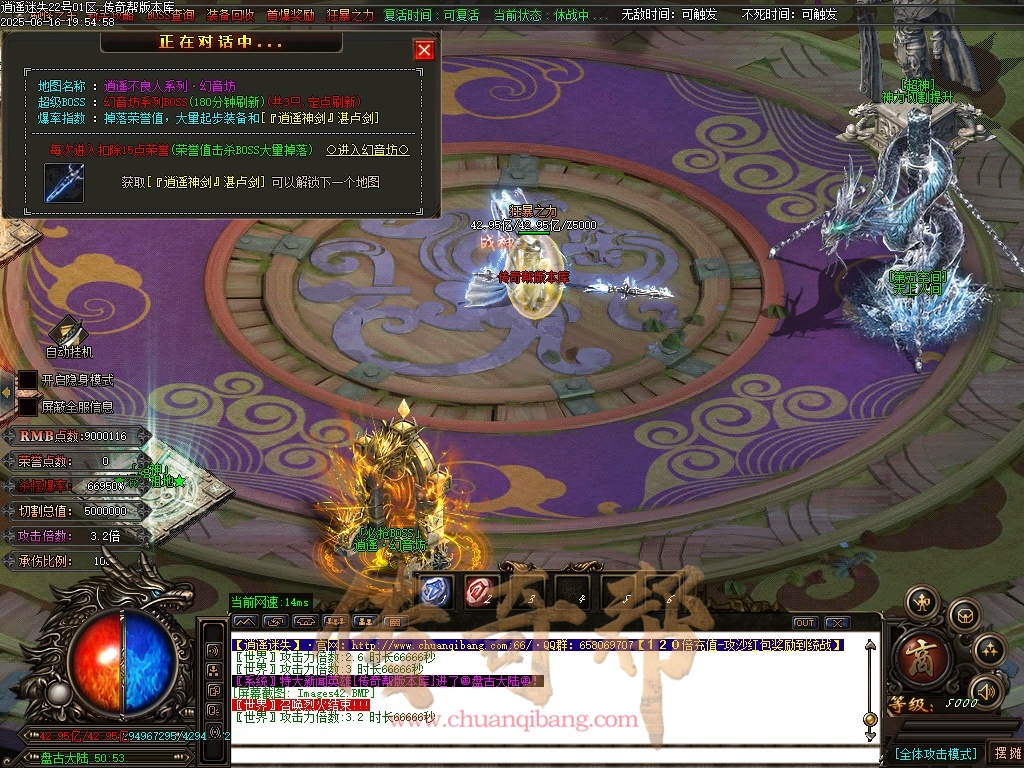Click the 自动挂机 auto-battle icon
1024x768 pixels.
[68, 333]
